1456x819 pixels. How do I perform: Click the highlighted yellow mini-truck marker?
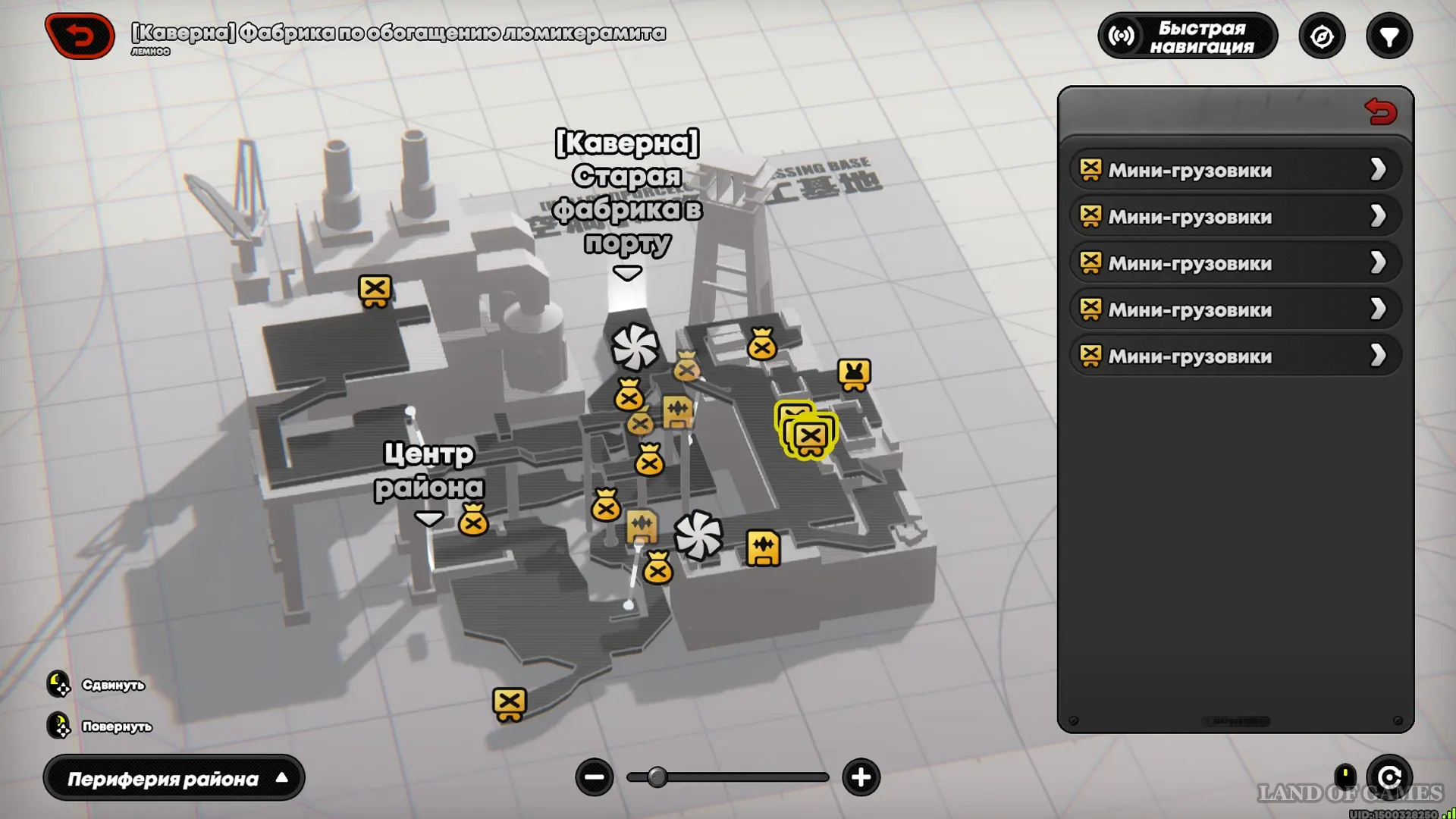point(810,437)
